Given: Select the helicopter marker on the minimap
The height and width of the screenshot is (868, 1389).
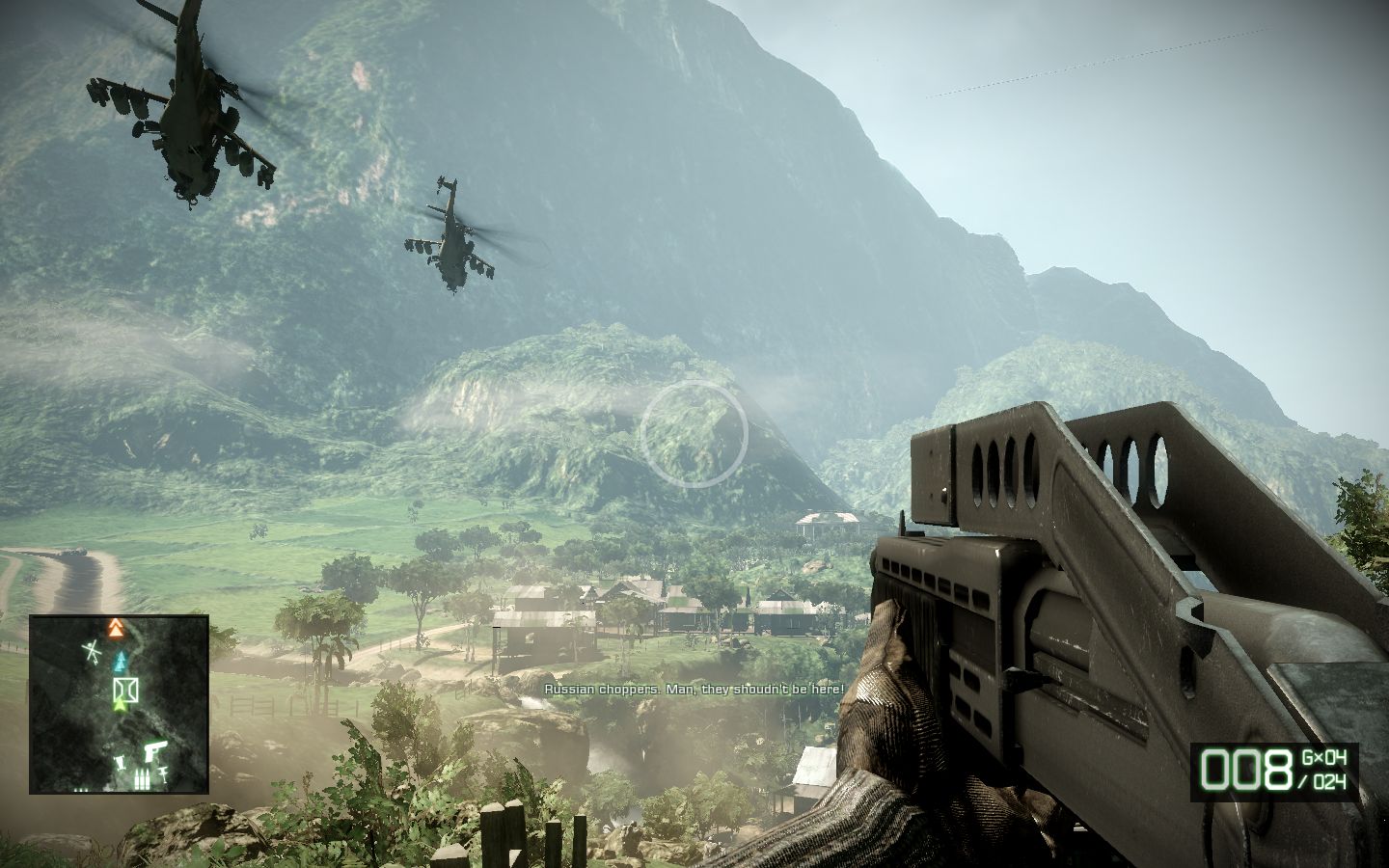Looking at the screenshot, I should [x=92, y=653].
